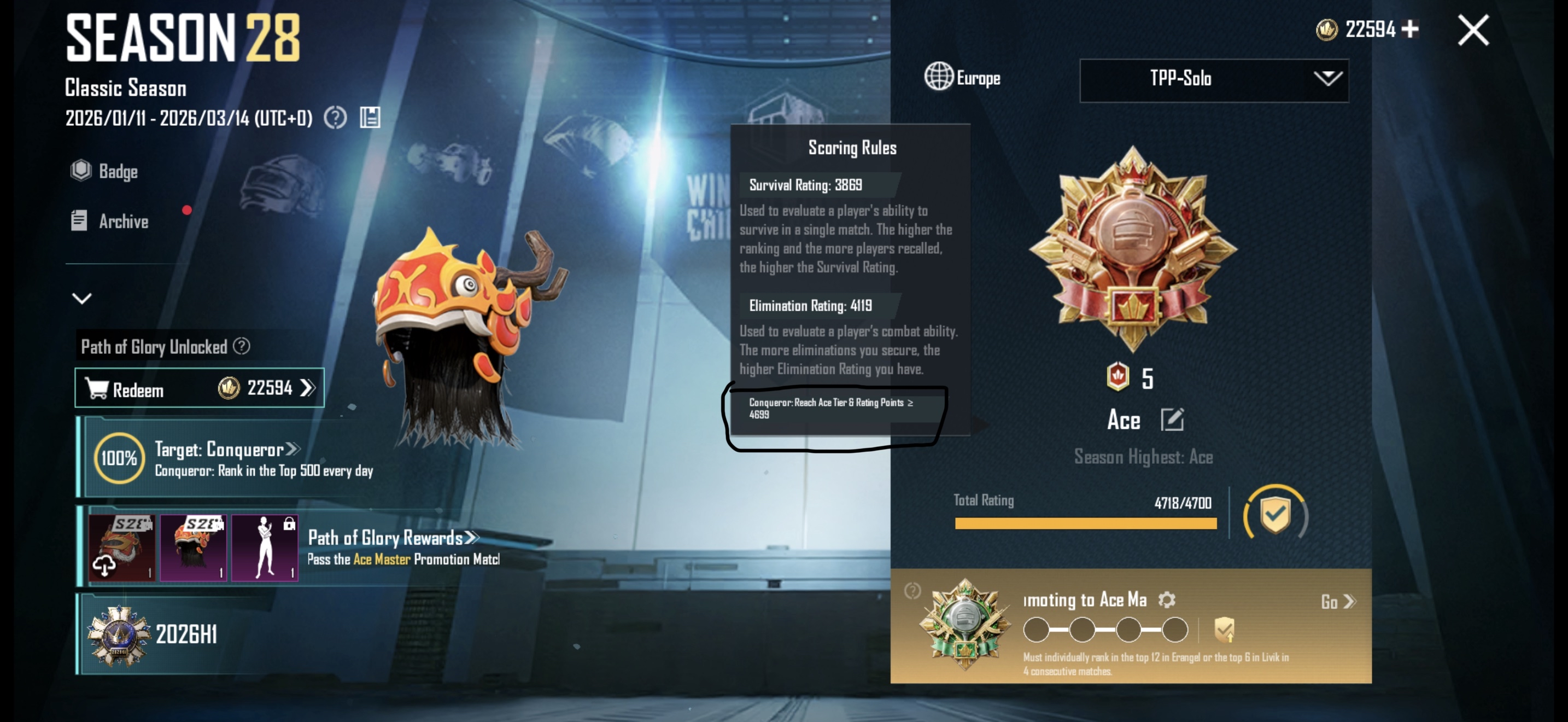Expand the left menu chevron arrow
The width and height of the screenshot is (1568, 722).
click(x=81, y=298)
